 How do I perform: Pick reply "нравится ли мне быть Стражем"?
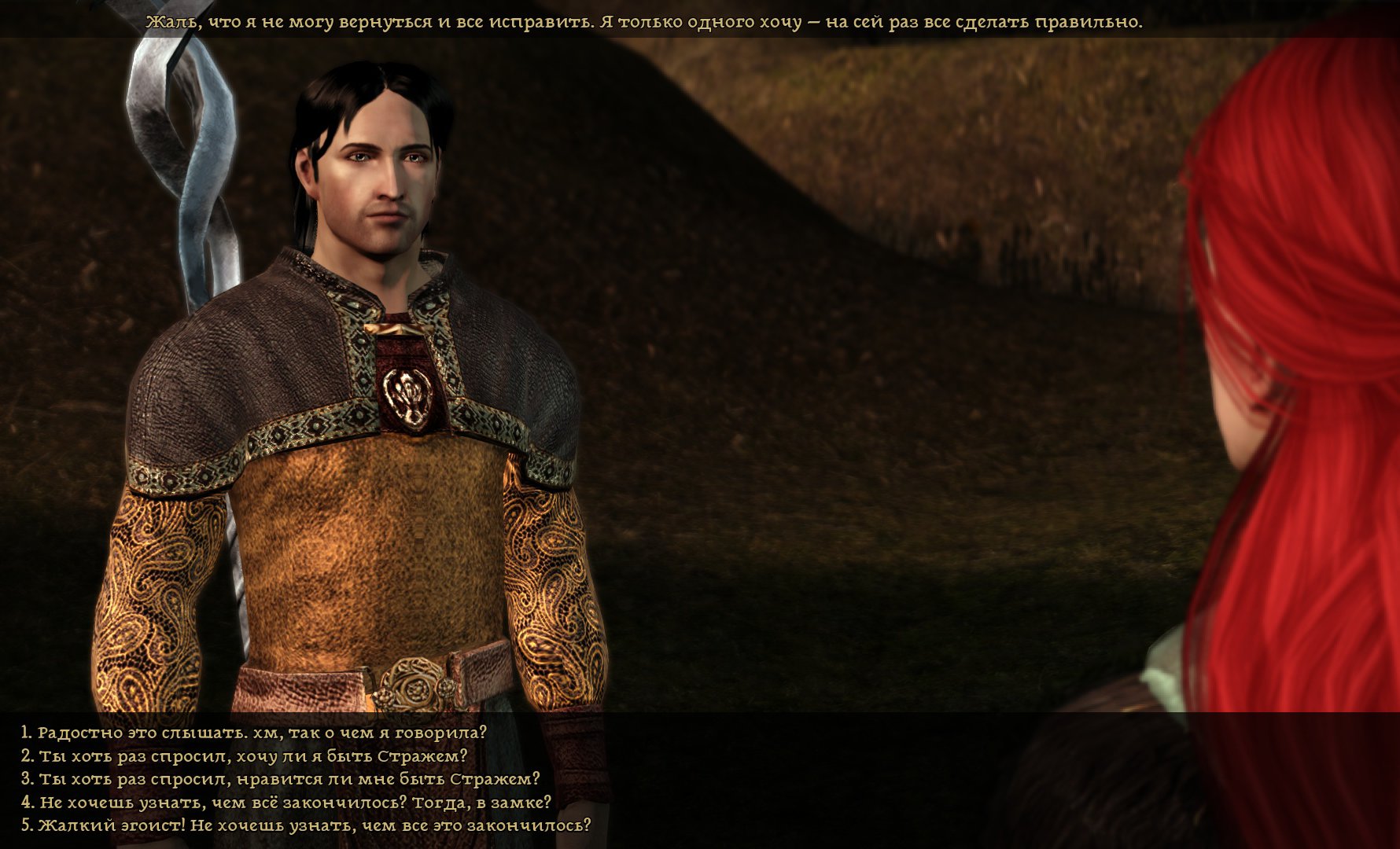(x=281, y=779)
